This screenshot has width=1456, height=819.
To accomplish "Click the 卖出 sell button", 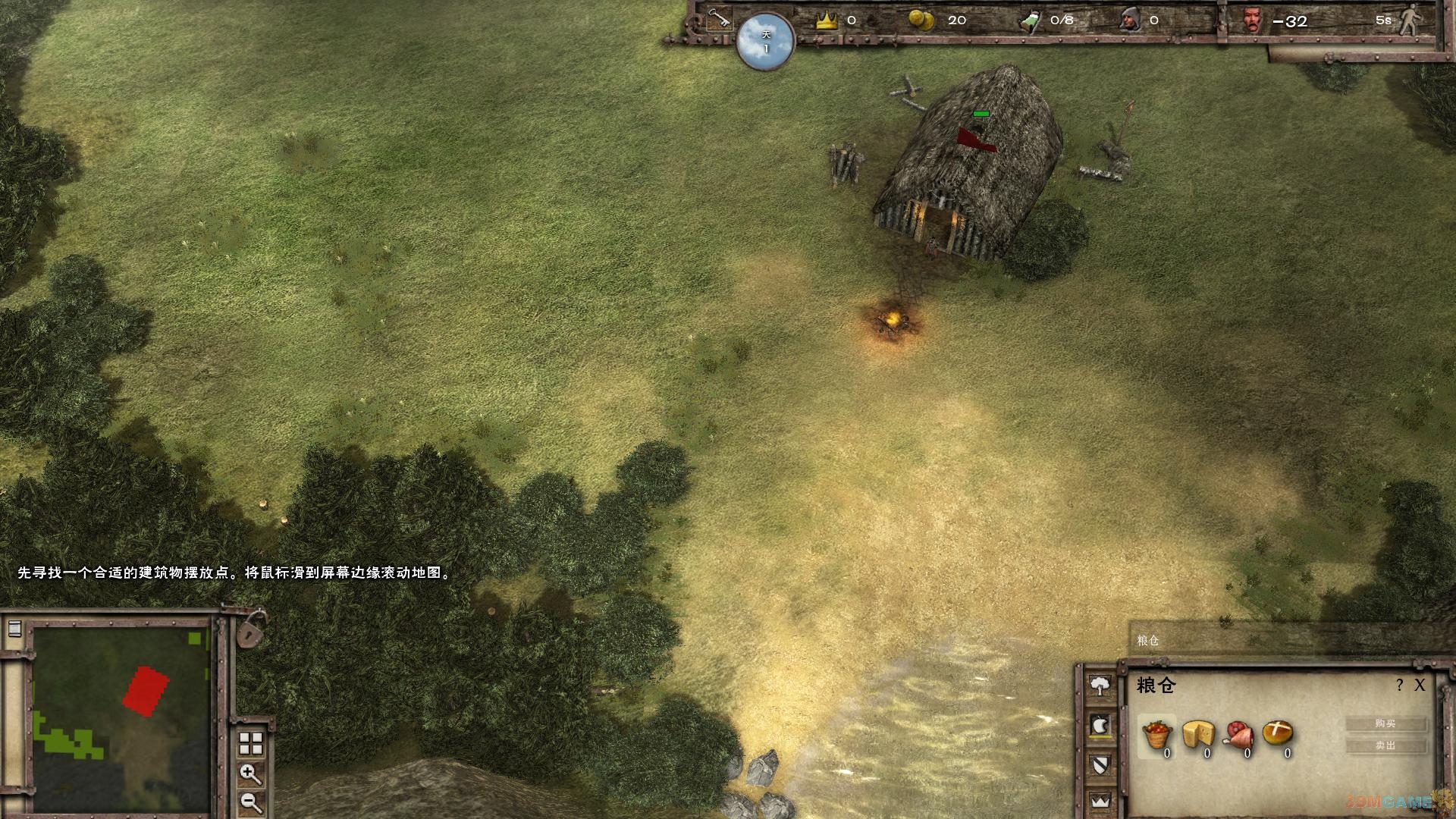I will tap(1385, 745).
